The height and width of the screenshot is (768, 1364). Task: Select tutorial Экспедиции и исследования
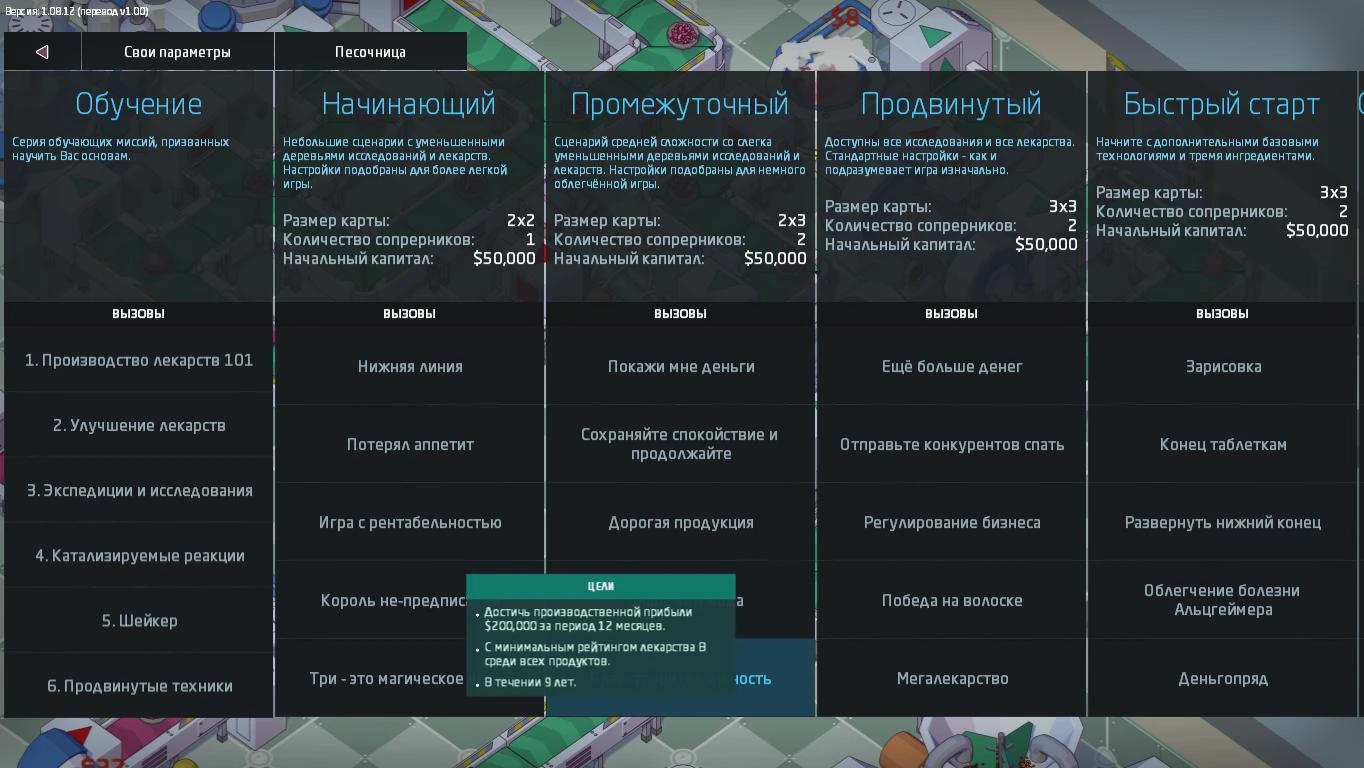coord(139,491)
